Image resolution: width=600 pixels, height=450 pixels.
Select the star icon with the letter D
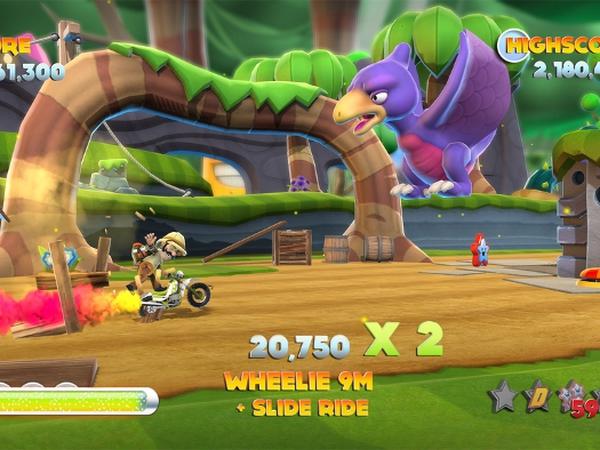coord(538,396)
